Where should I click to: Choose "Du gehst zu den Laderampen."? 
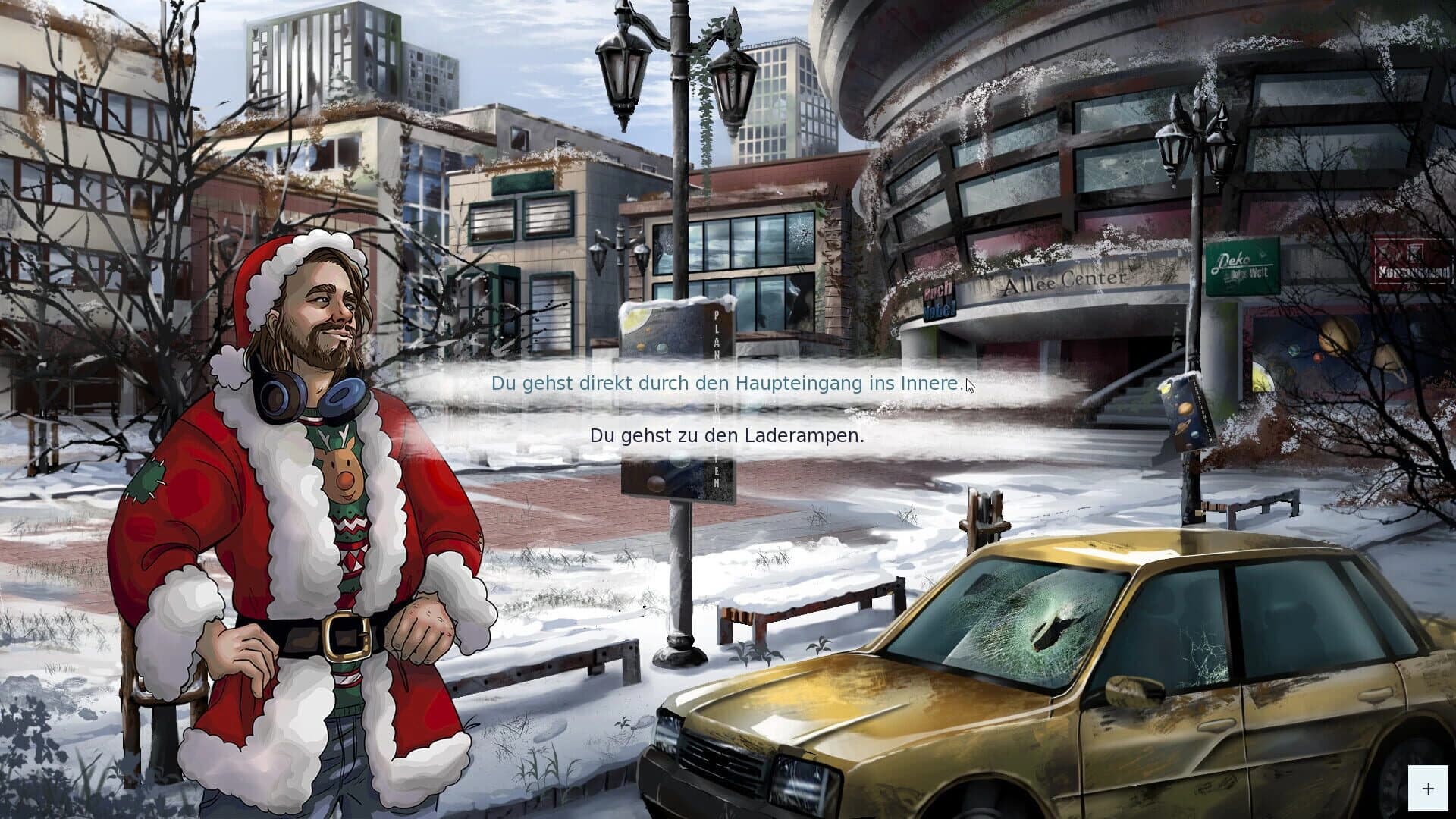[727, 436]
